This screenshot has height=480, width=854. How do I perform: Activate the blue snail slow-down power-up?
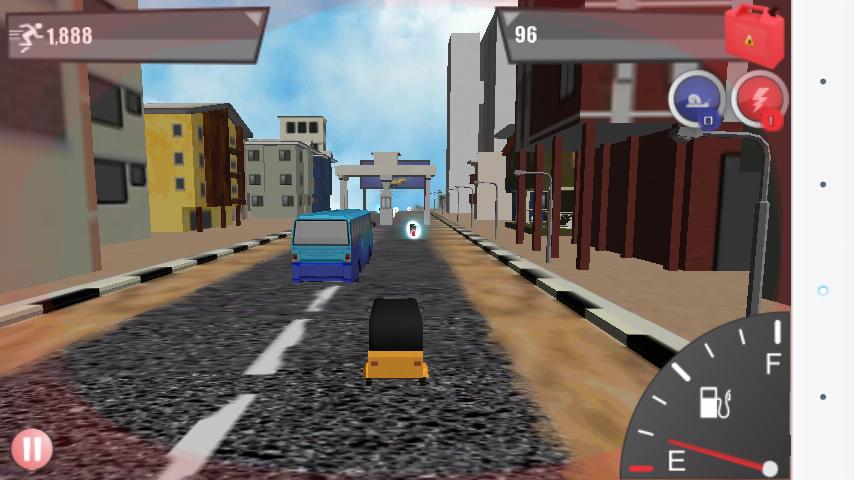pos(696,99)
